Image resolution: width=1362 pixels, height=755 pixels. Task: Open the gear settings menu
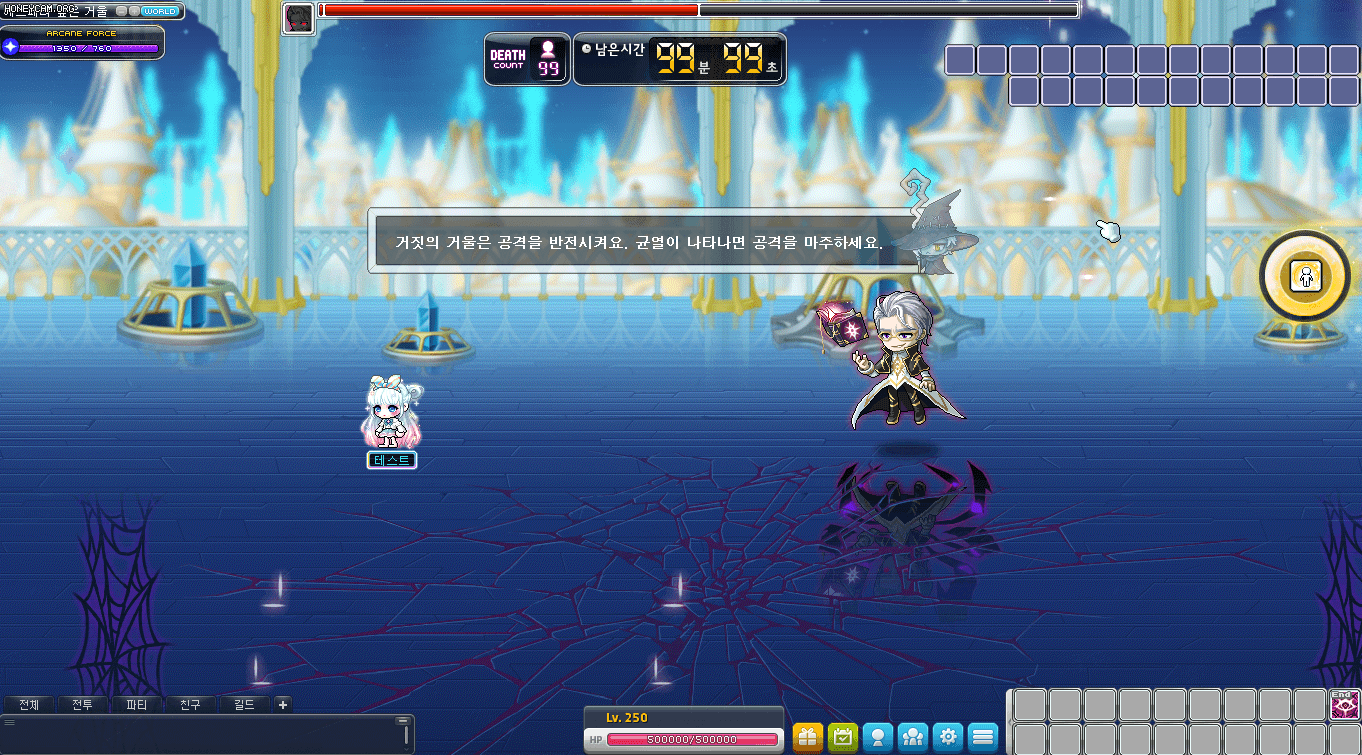[x=948, y=738]
